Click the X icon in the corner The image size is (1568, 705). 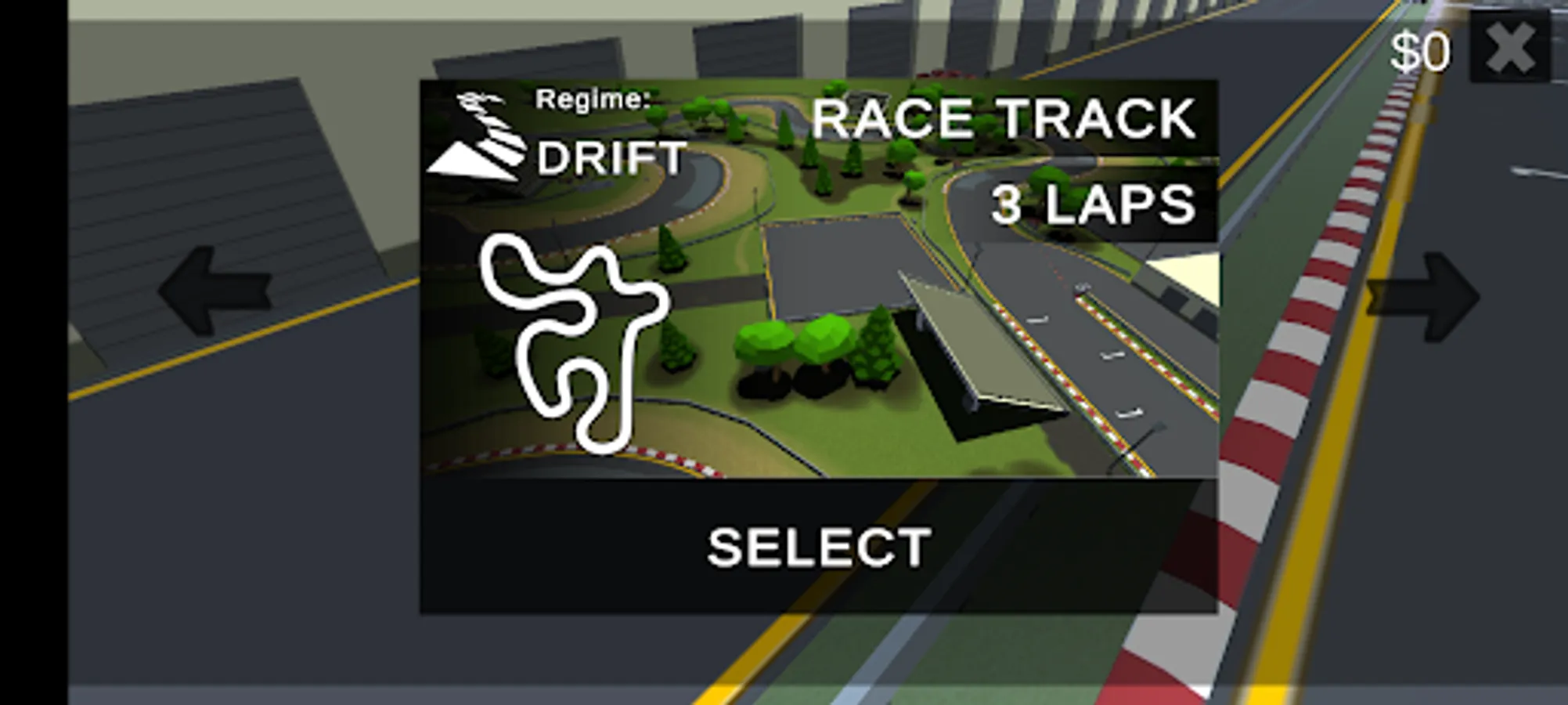1512,47
